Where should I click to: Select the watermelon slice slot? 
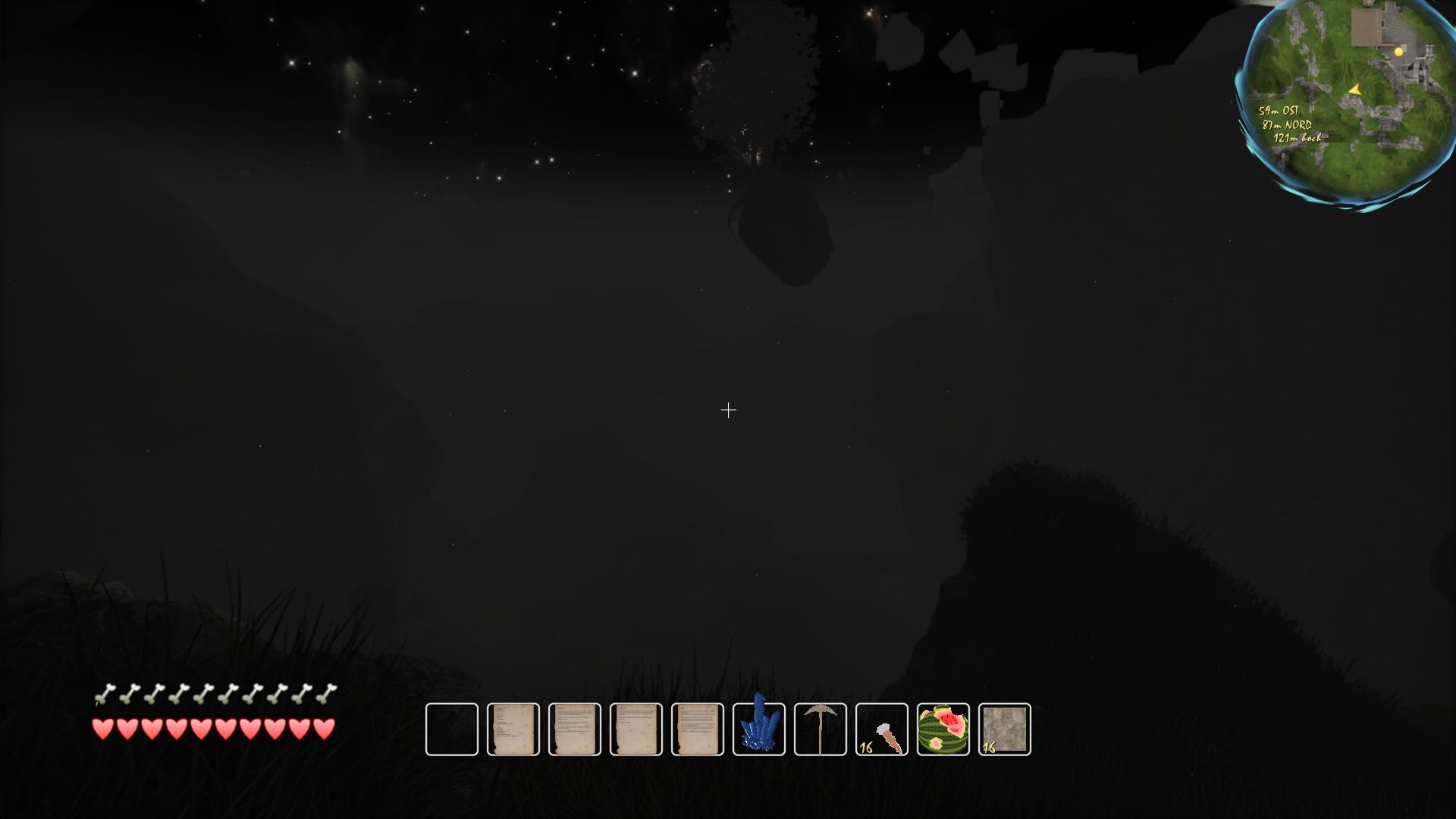pos(943,730)
